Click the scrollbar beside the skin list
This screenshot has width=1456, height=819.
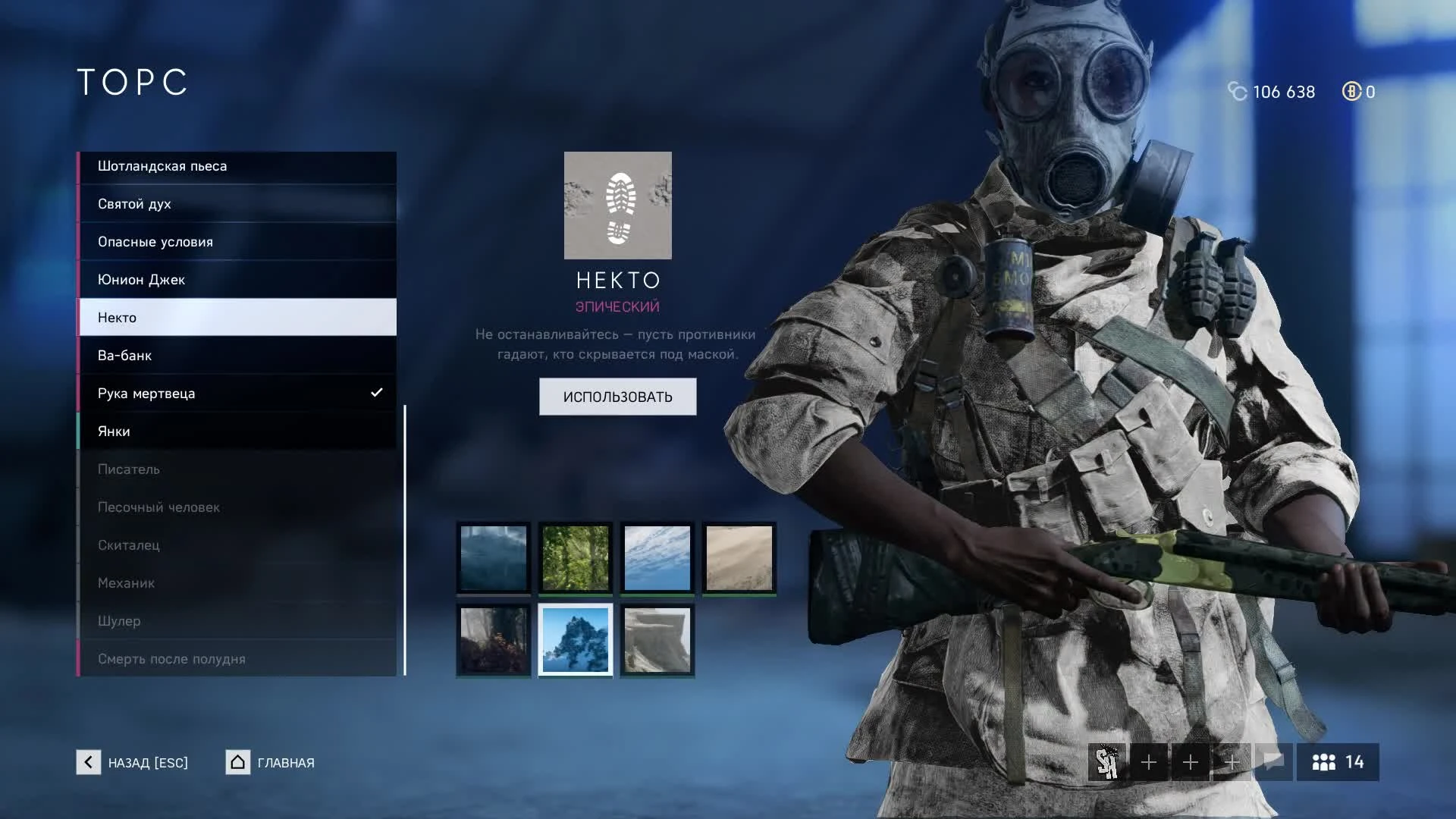406,538
